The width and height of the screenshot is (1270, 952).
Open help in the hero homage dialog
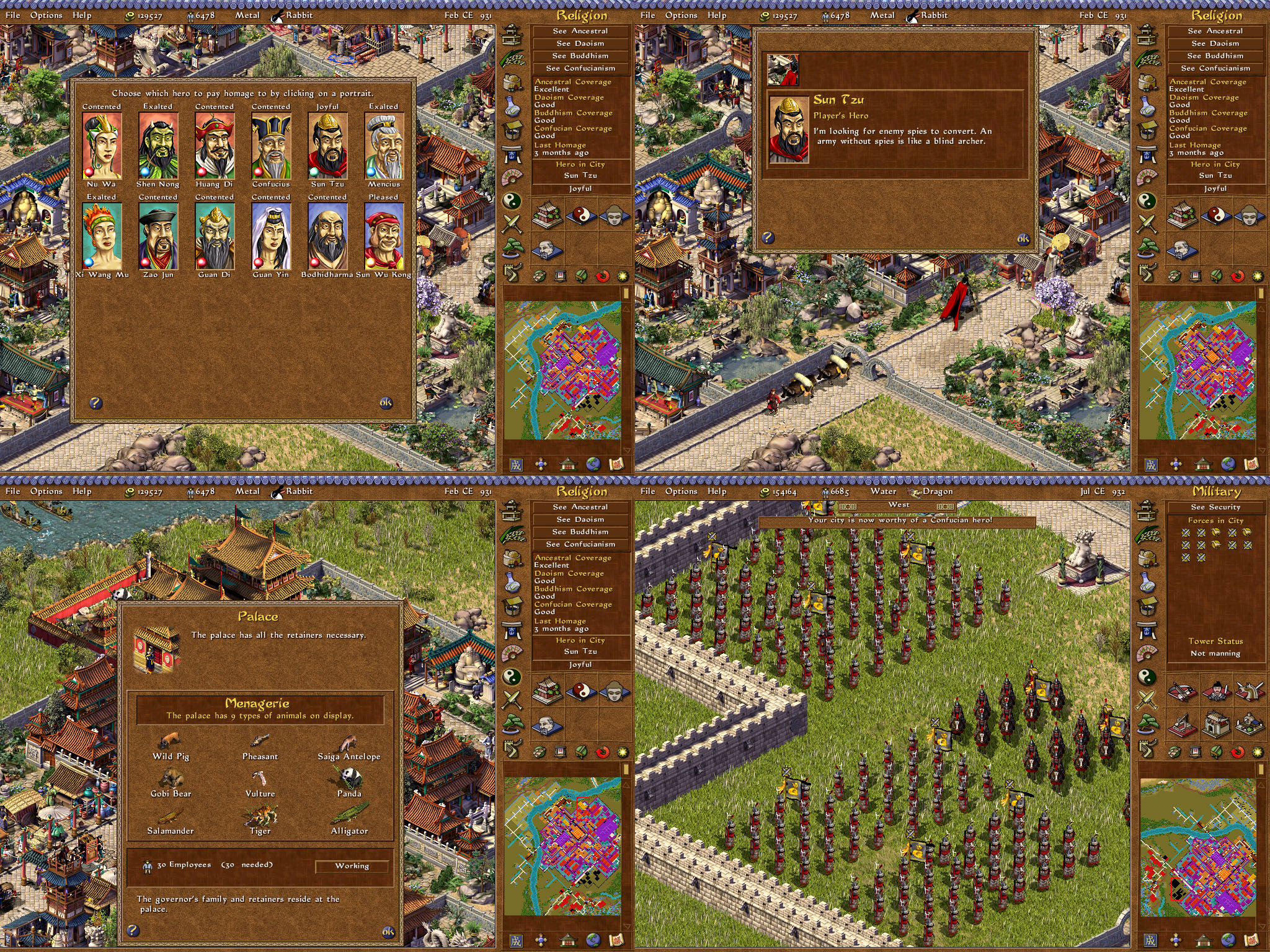(95, 403)
